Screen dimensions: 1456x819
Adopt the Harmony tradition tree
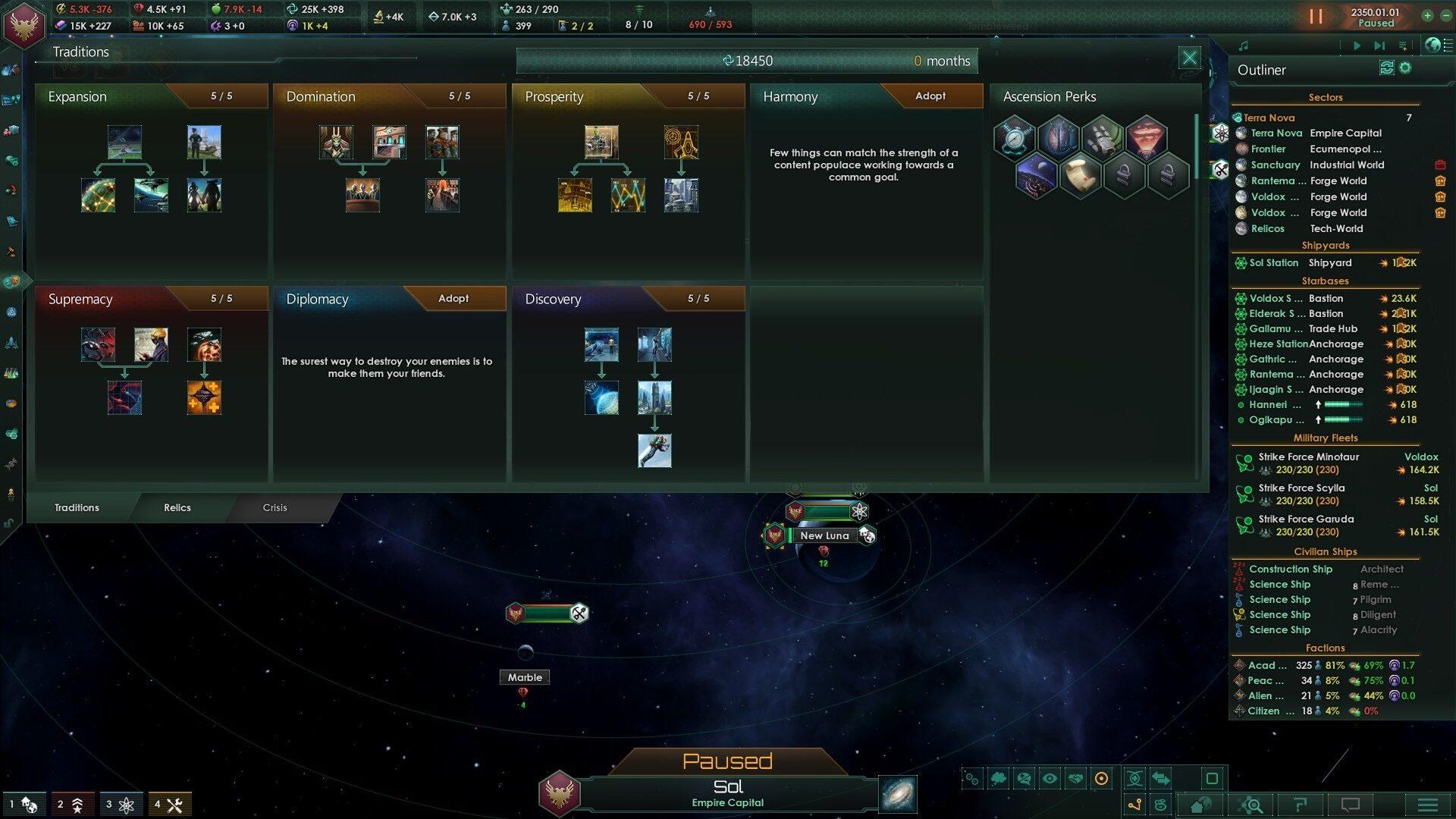pos(930,96)
